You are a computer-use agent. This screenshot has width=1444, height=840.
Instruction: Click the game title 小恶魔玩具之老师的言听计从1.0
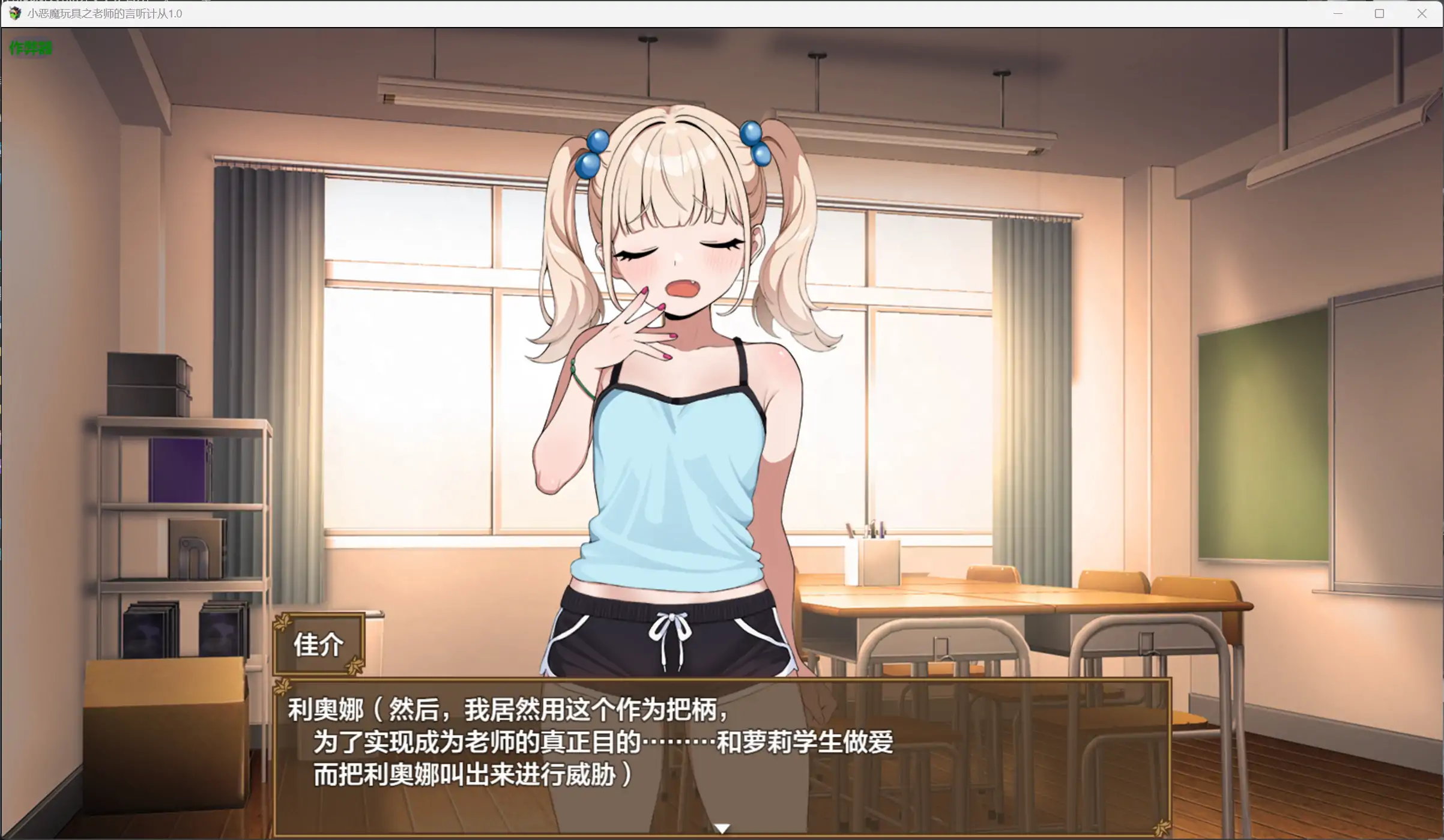pyautogui.click(x=106, y=13)
